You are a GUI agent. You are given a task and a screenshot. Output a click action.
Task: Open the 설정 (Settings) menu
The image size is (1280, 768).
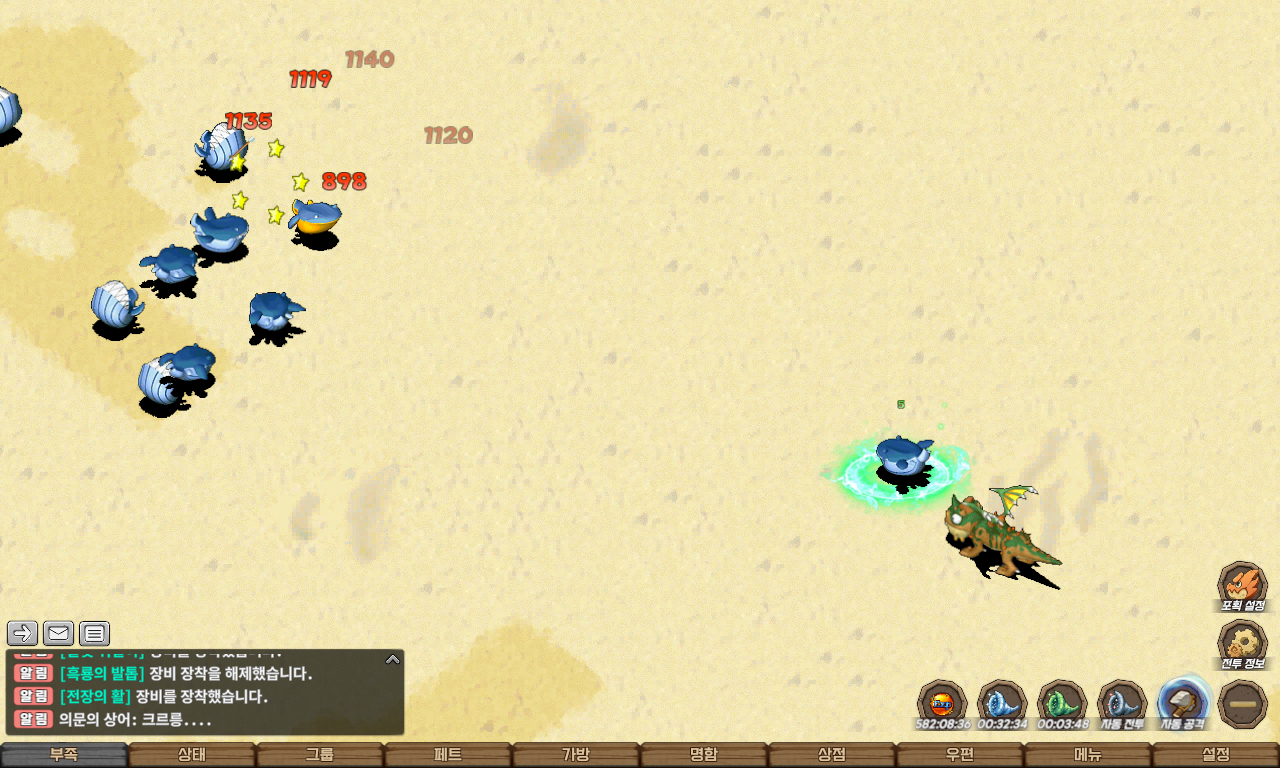(1216, 755)
